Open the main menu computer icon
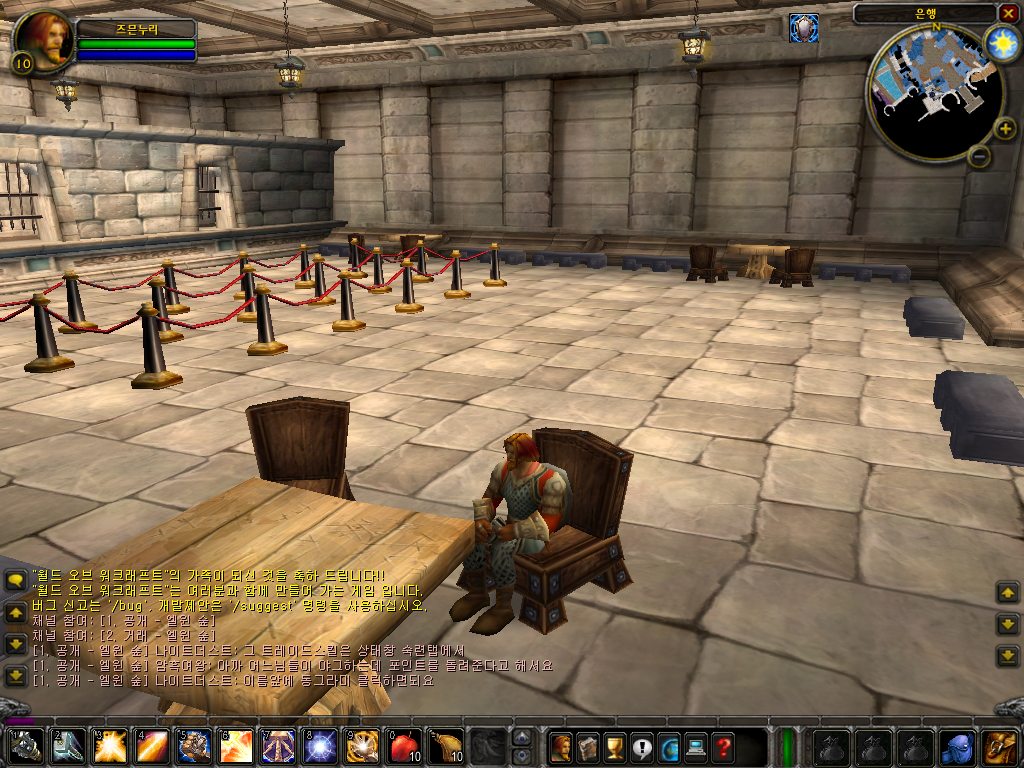Image resolution: width=1024 pixels, height=768 pixels. pyautogui.click(x=696, y=747)
